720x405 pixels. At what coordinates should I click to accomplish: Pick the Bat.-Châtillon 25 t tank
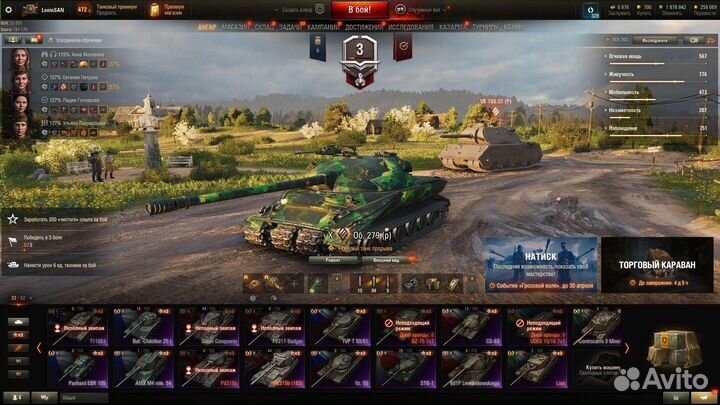pos(143,326)
